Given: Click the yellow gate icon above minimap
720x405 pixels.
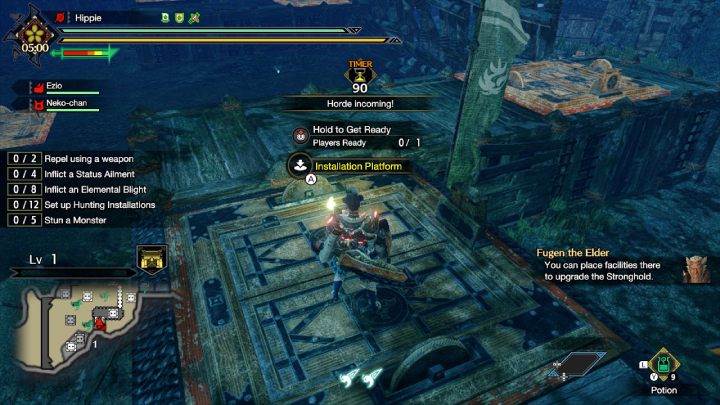Looking at the screenshot, I should click(x=151, y=260).
